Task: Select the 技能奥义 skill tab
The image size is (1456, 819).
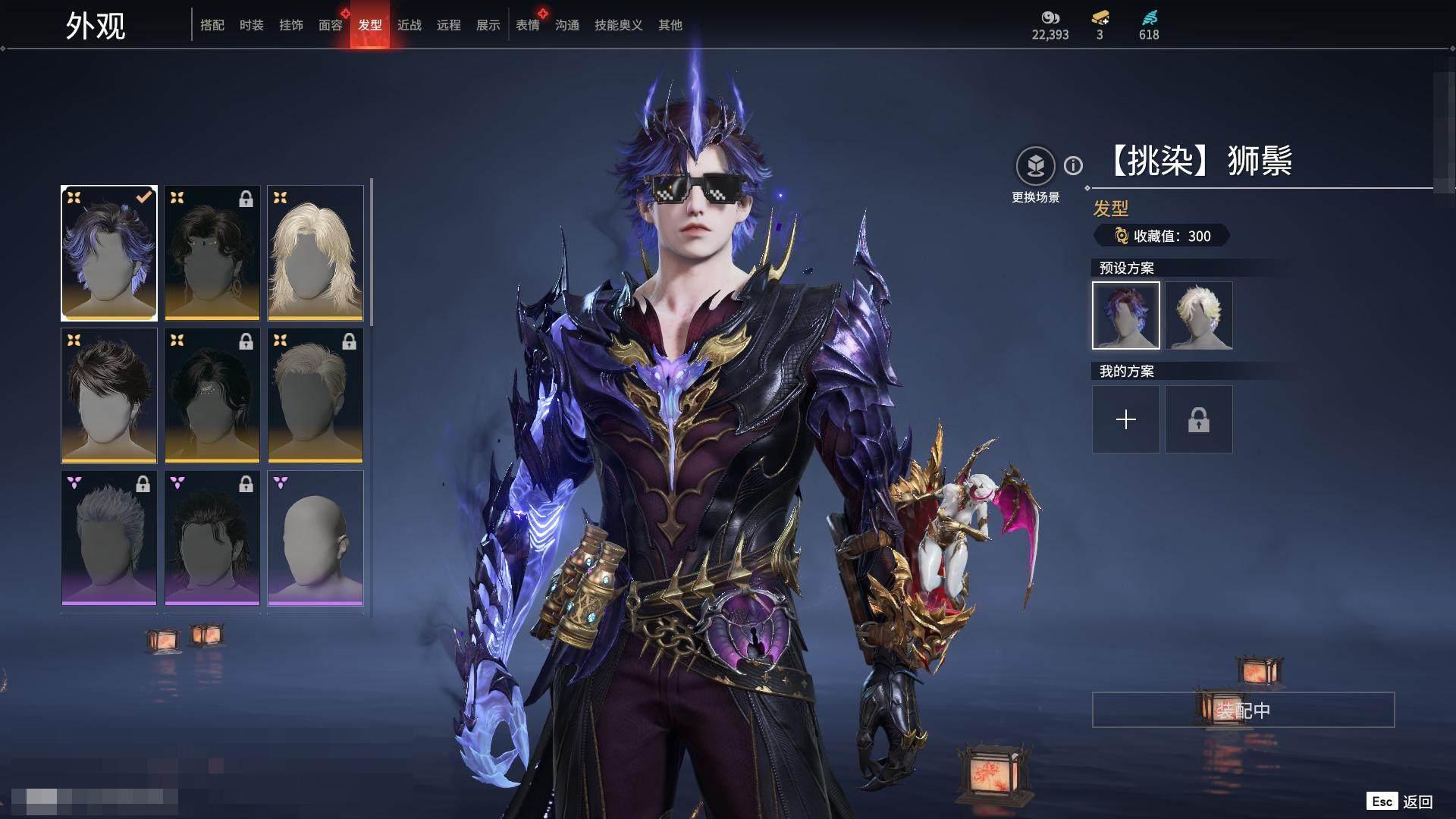Action: [x=619, y=25]
